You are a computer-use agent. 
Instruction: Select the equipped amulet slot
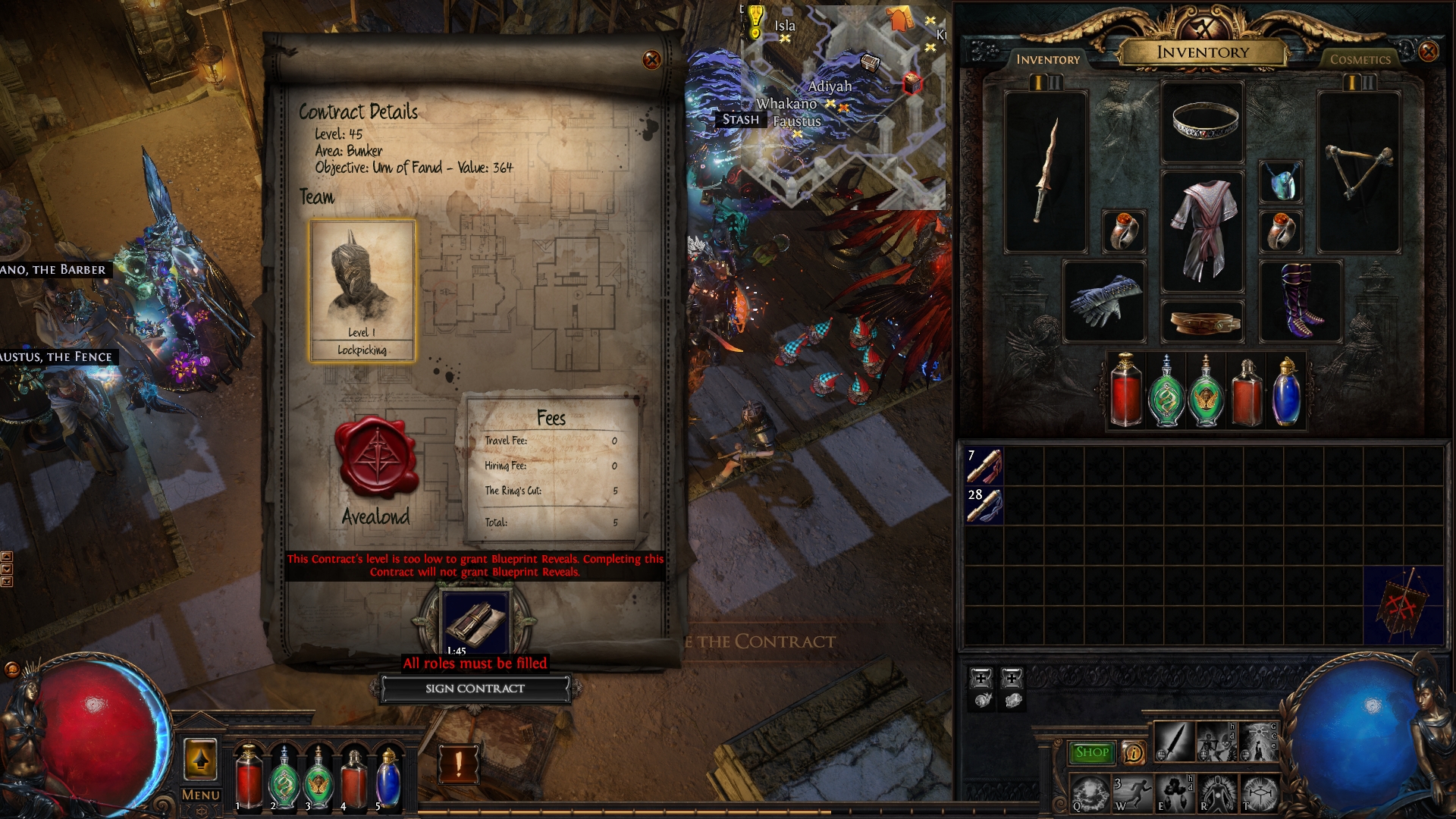1281,182
